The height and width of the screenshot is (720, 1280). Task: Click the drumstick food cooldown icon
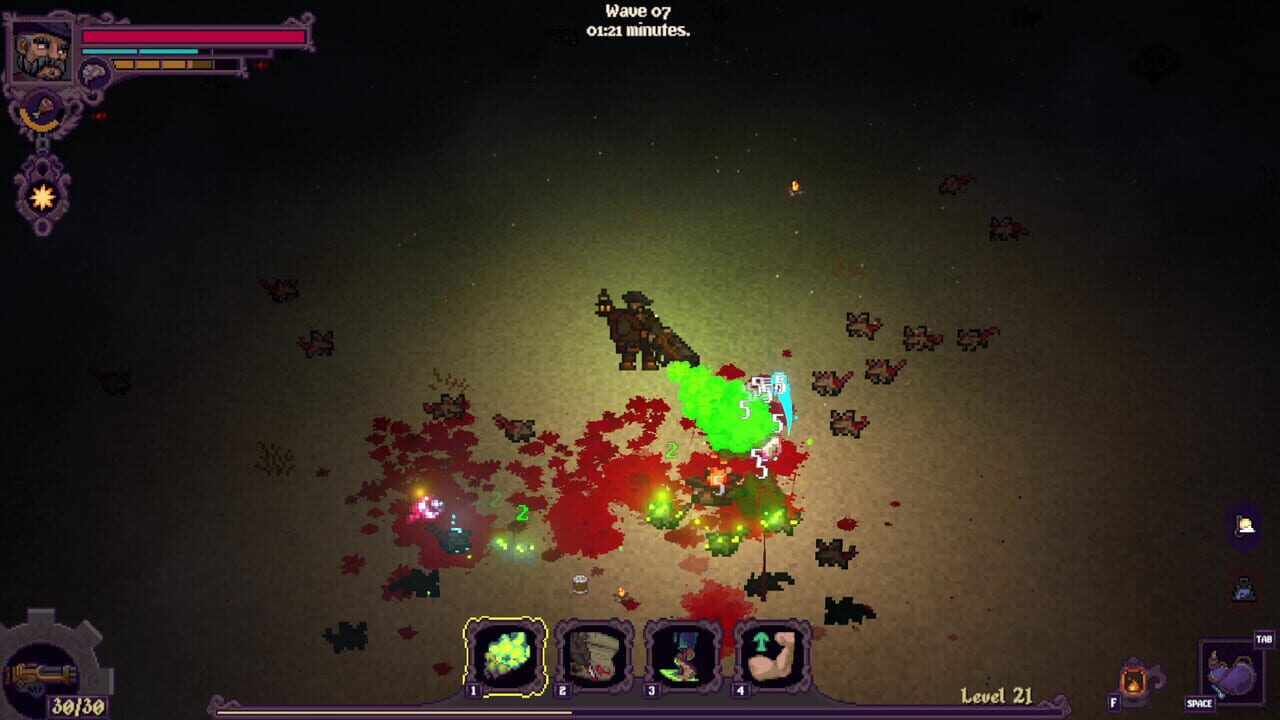click(x=45, y=107)
